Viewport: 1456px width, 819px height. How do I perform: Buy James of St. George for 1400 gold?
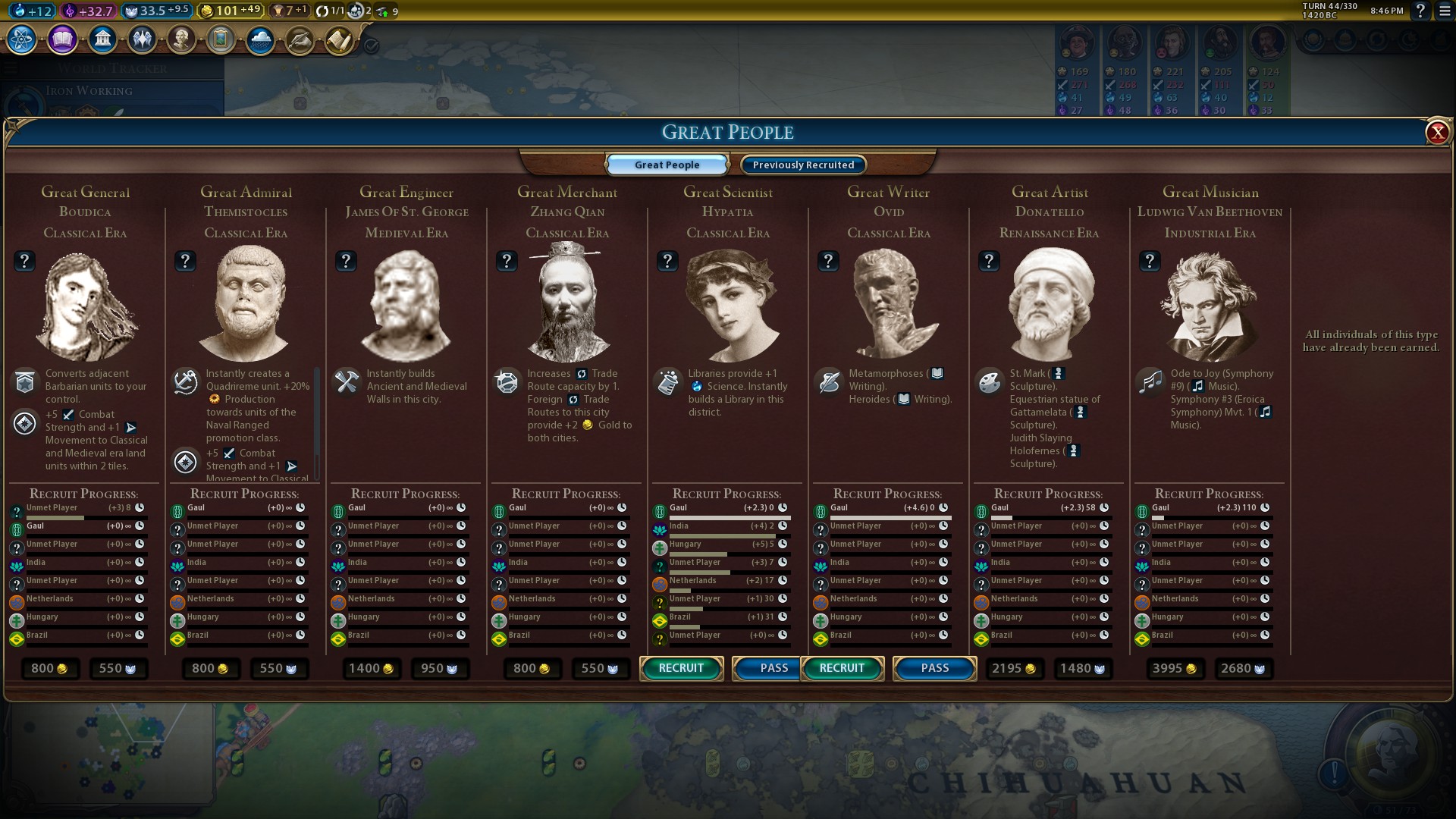click(x=371, y=669)
